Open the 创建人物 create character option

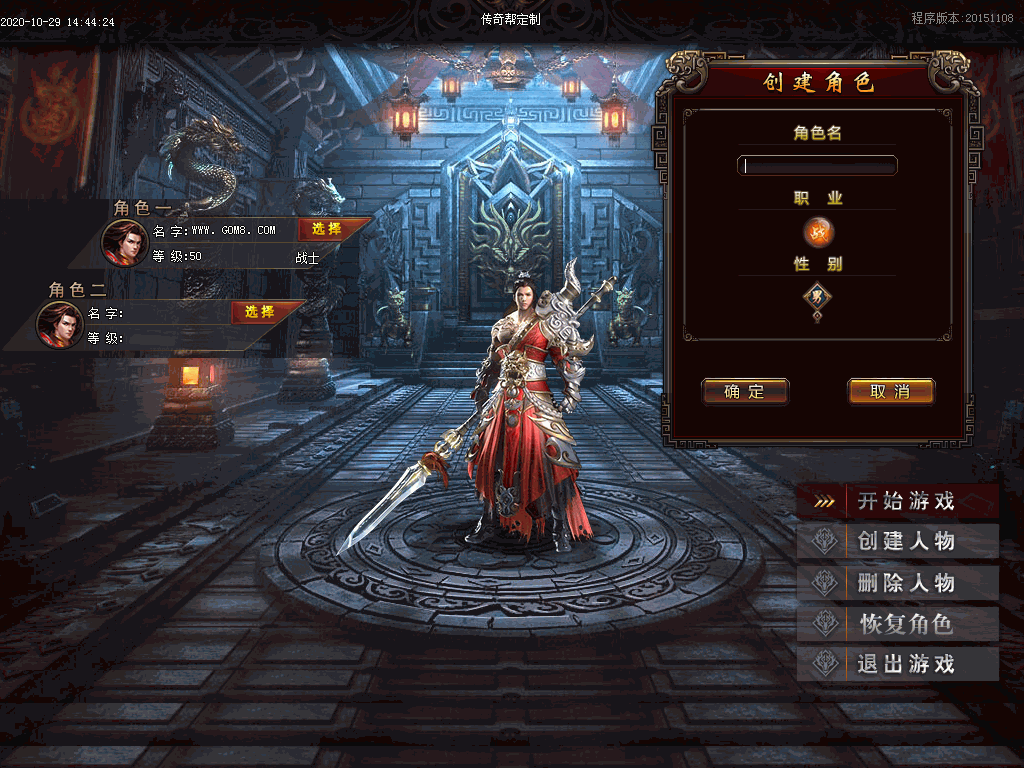click(898, 542)
